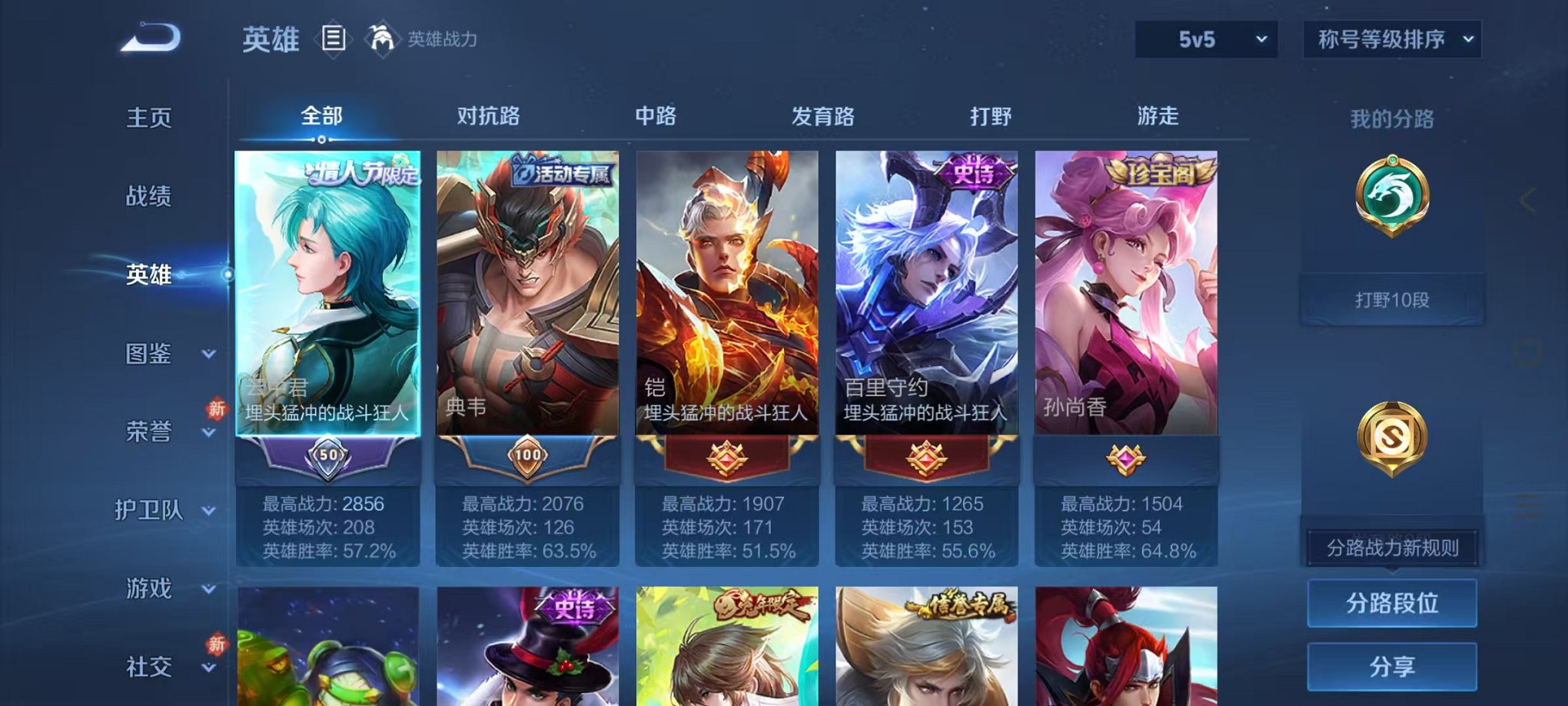Switch to the 打野 hero tab
The height and width of the screenshot is (706, 1568).
click(992, 116)
